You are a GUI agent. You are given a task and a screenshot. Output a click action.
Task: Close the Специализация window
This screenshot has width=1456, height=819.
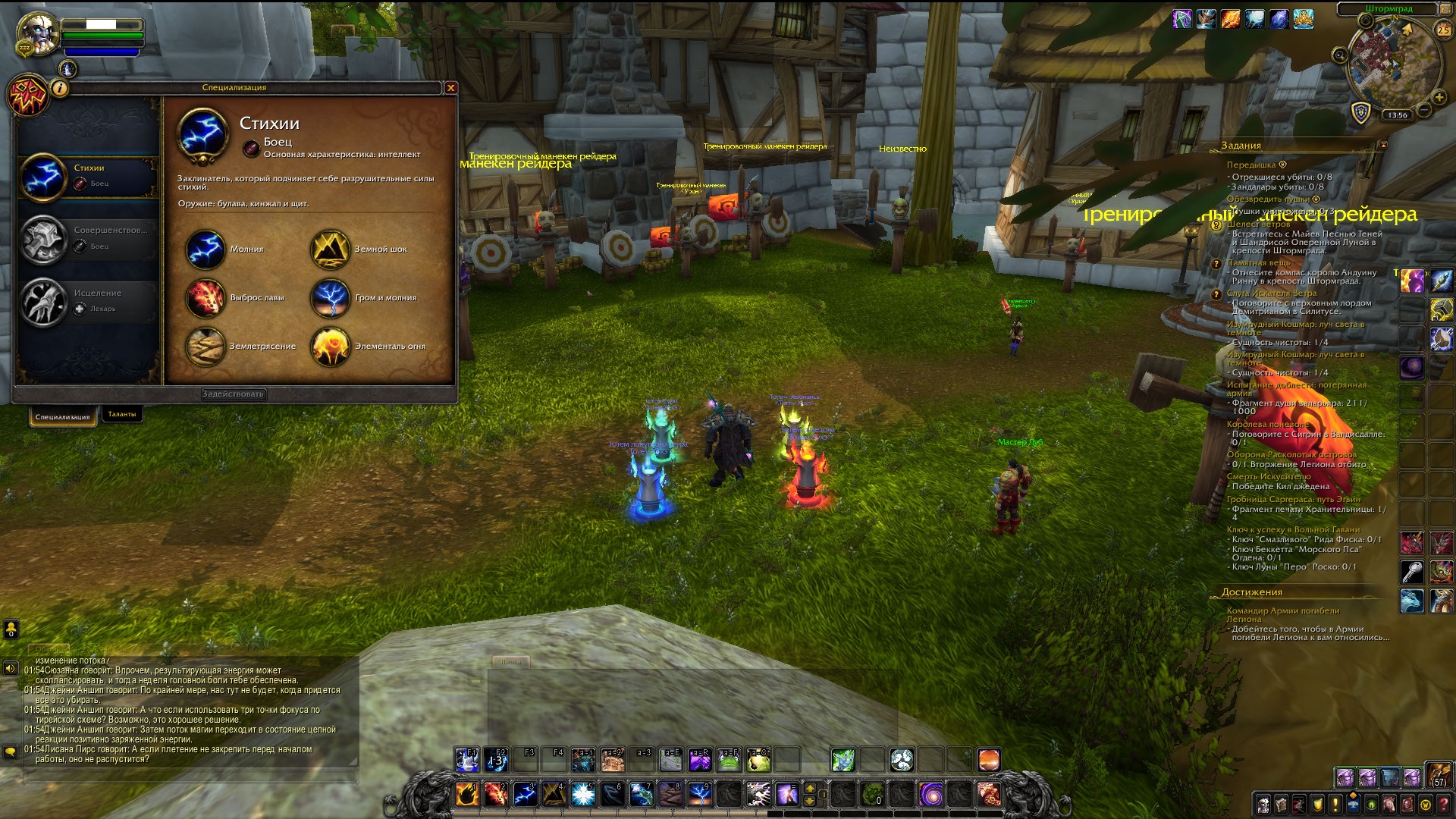point(450,88)
